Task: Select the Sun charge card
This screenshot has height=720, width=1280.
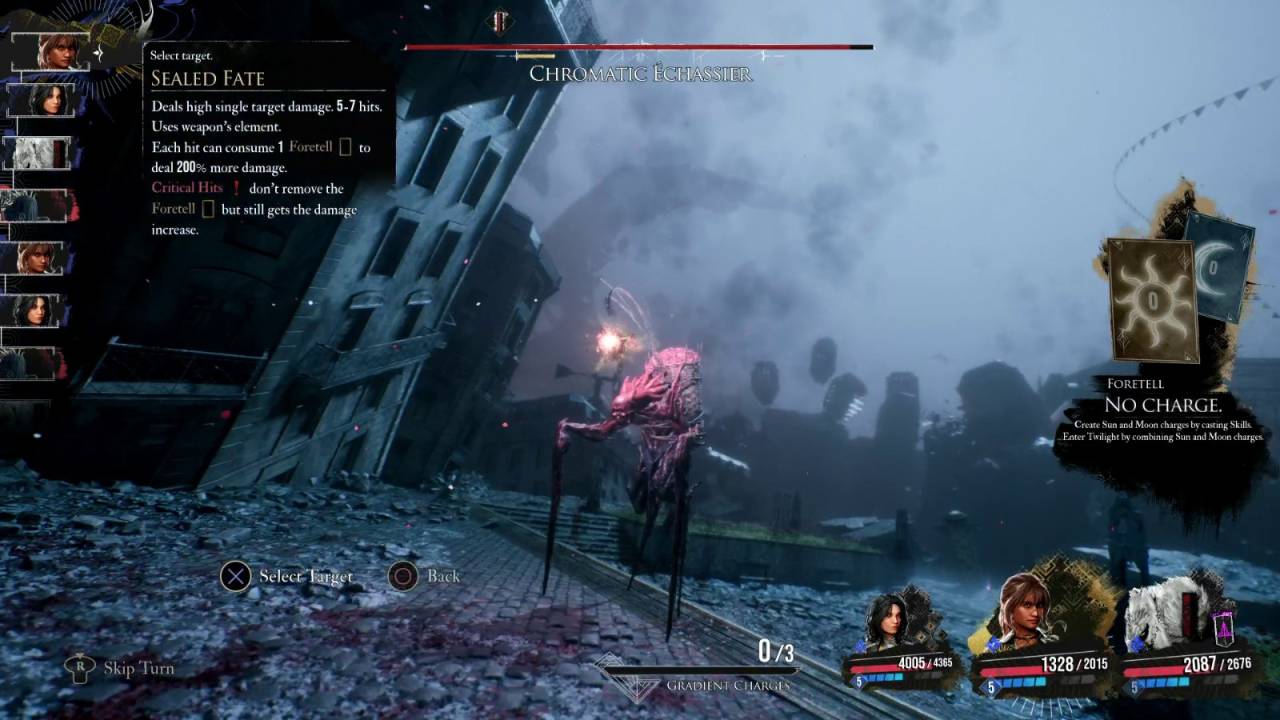Action: pos(1152,299)
